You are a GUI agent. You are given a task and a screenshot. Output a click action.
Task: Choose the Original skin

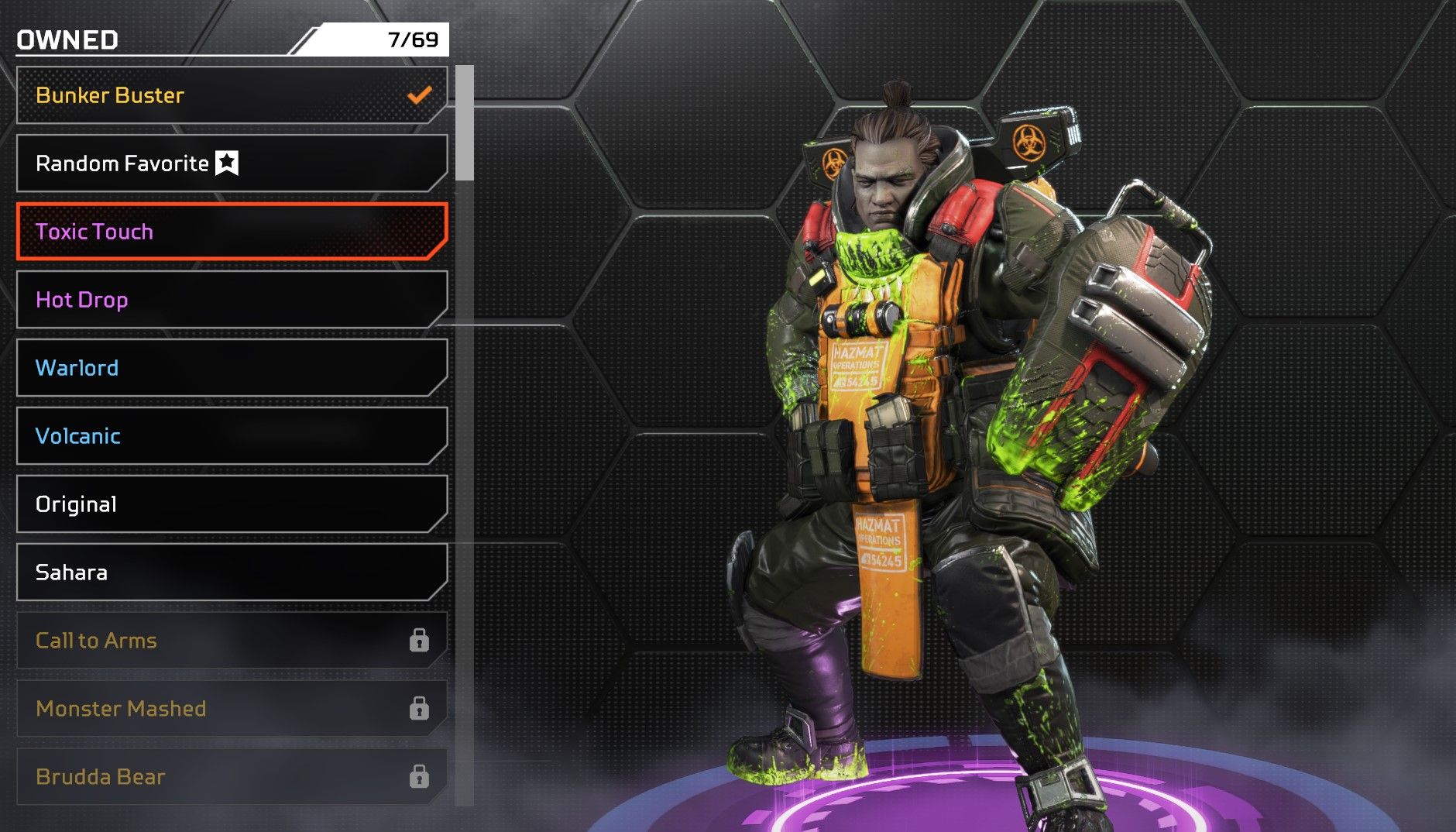click(231, 504)
